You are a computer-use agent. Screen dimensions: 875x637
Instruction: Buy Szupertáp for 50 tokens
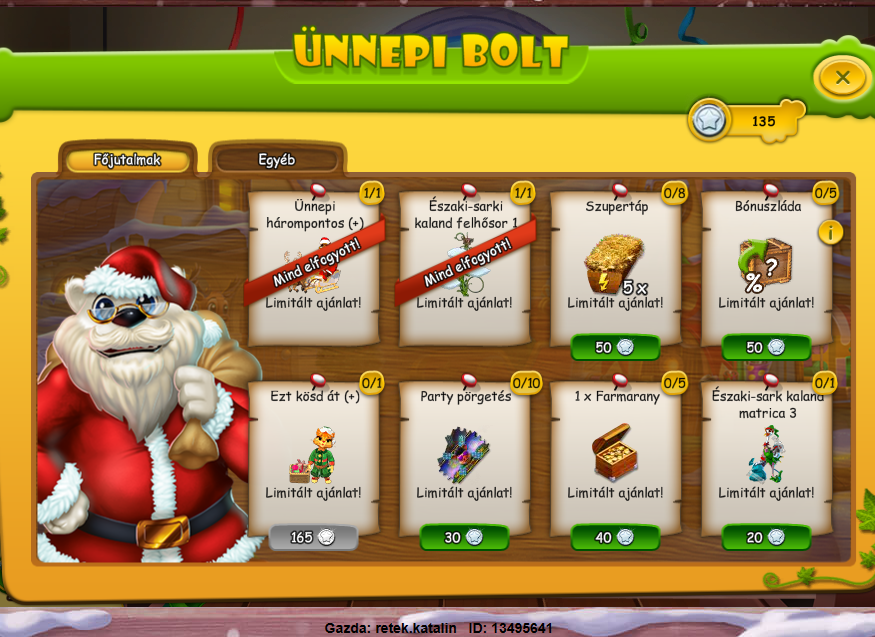(615, 347)
